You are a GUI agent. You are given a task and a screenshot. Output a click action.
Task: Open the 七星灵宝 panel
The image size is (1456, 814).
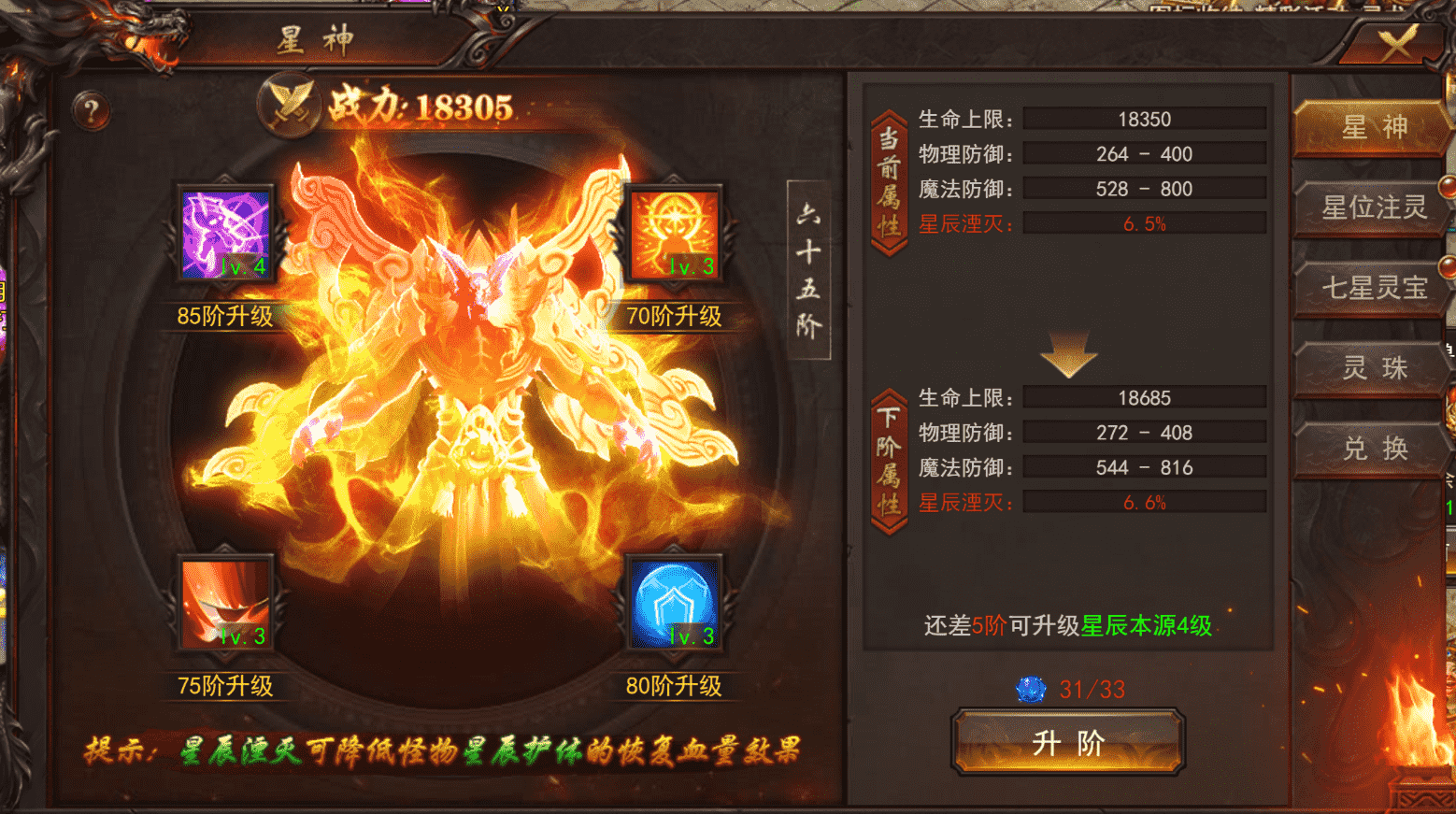[x=1369, y=289]
